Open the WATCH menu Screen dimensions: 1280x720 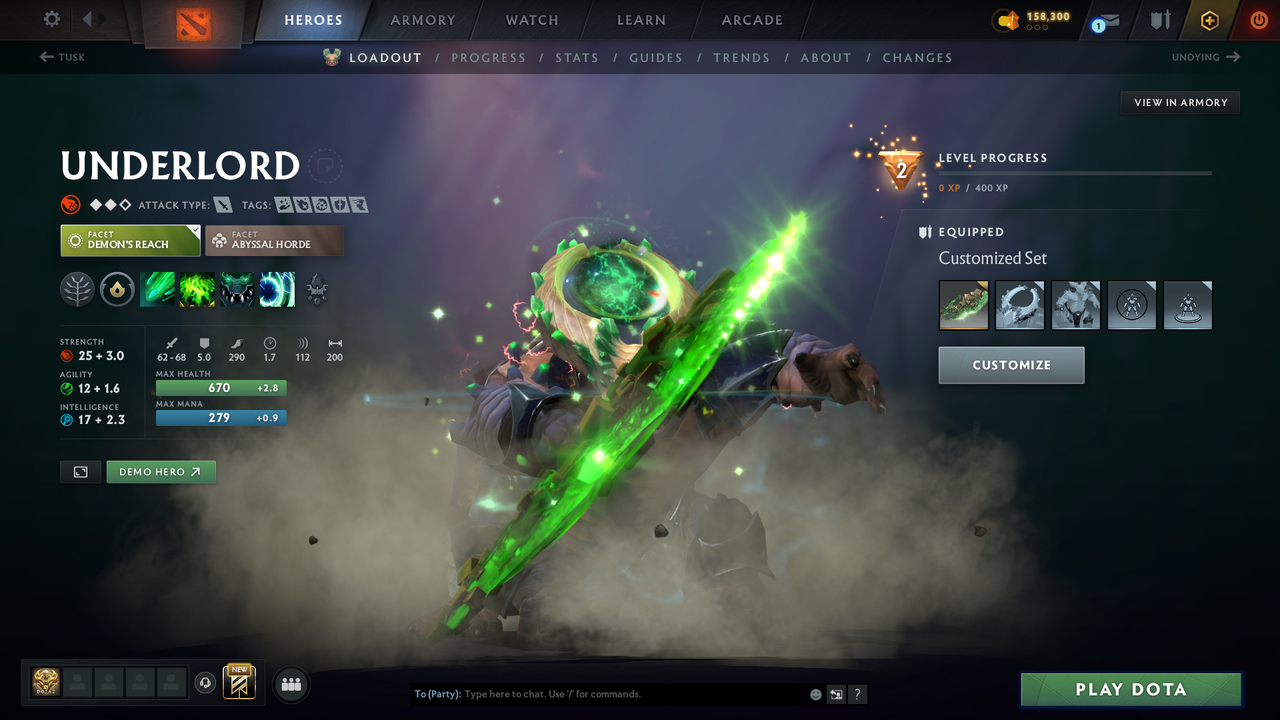pos(531,20)
